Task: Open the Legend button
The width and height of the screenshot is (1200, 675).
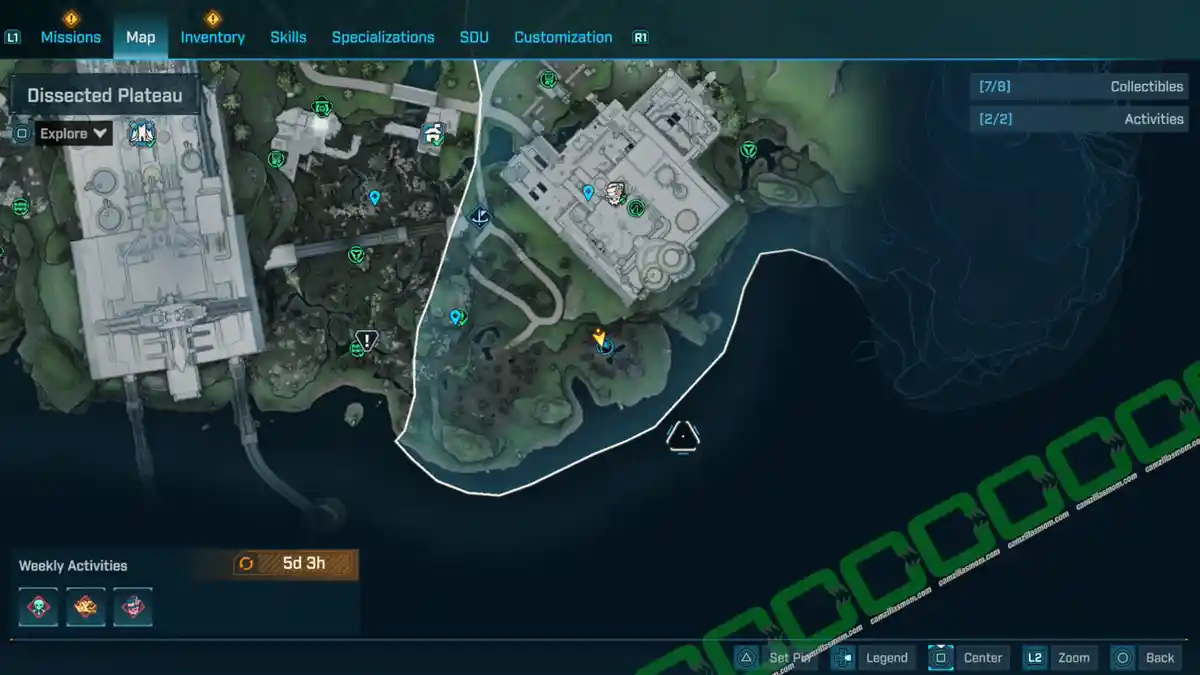Action: coord(873,657)
